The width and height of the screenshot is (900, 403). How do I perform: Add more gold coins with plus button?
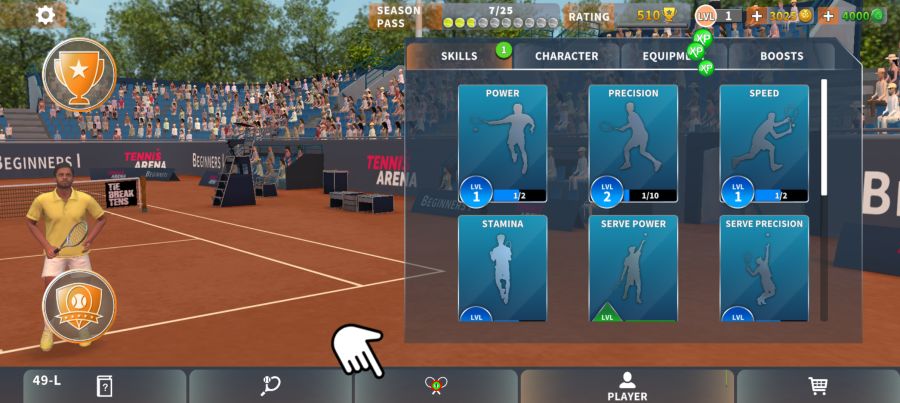point(756,16)
